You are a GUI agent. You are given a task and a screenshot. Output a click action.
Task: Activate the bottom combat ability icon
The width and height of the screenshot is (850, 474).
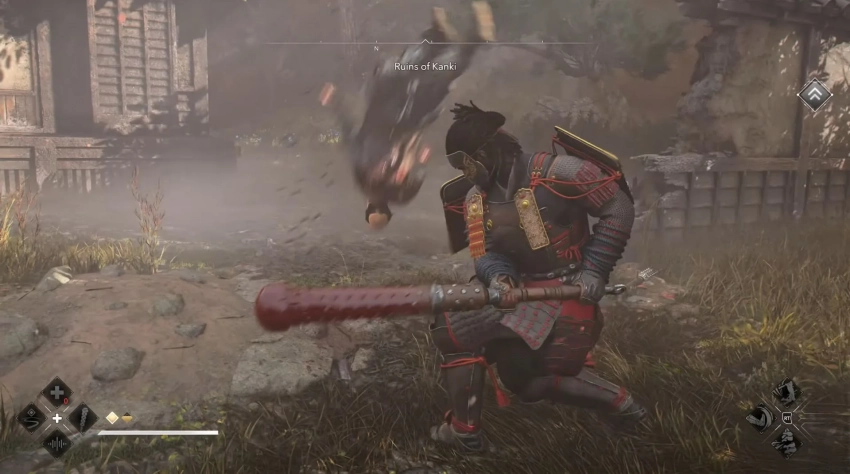[789, 443]
